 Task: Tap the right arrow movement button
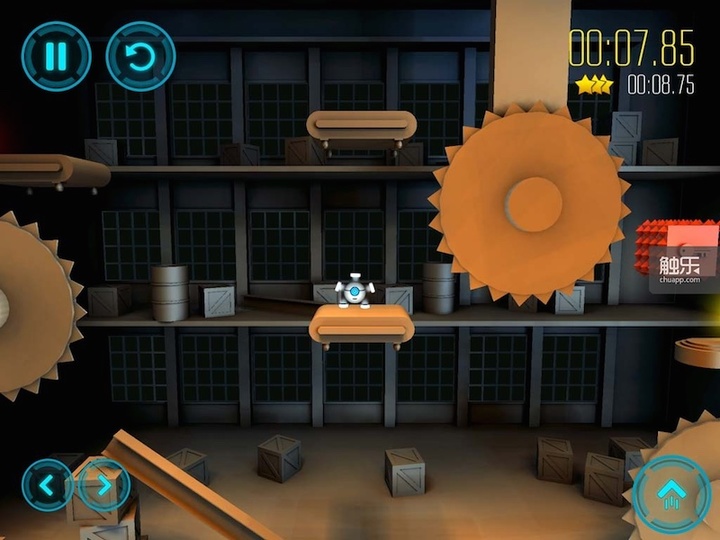click(x=103, y=485)
